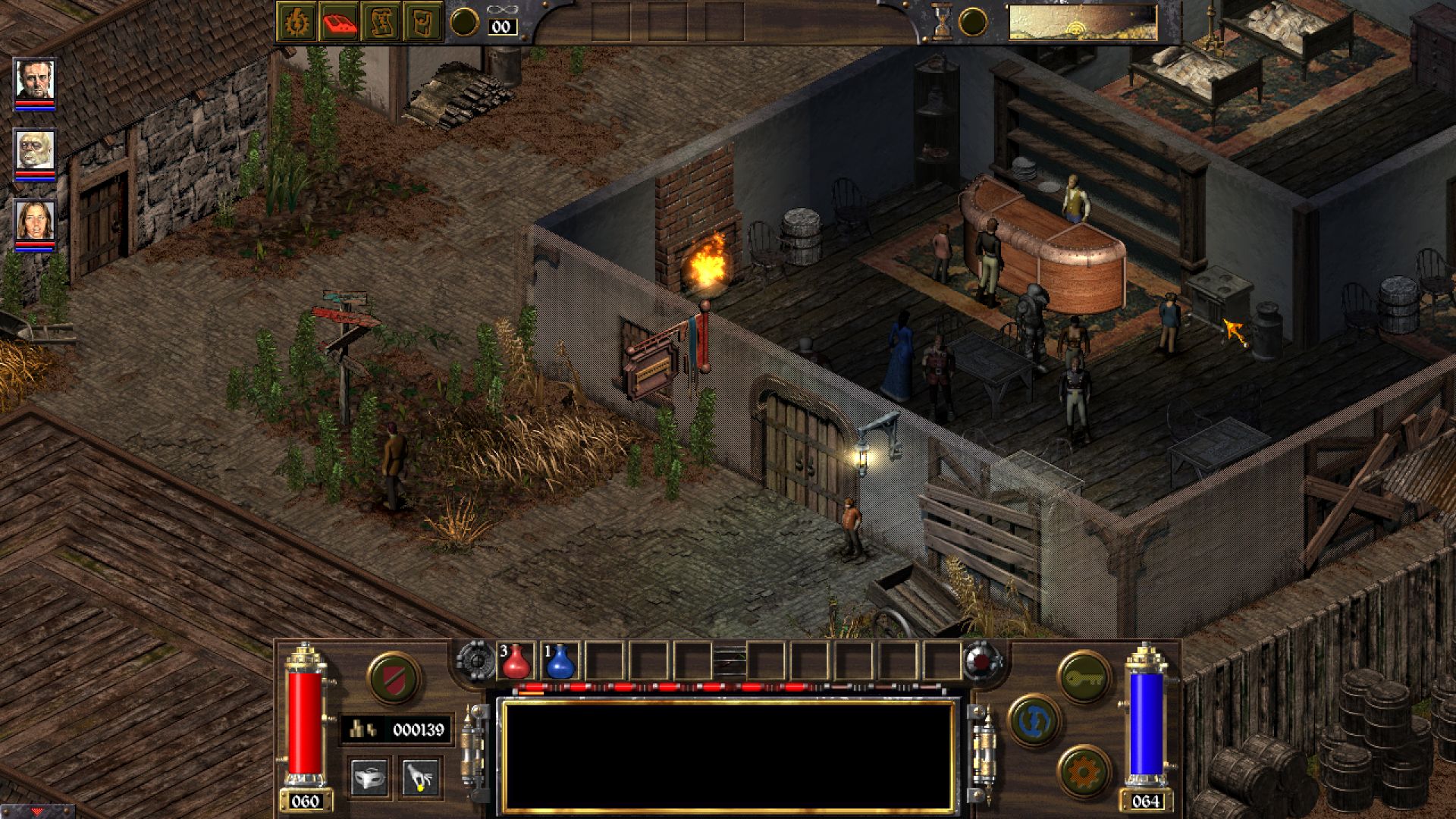Use the blue mana potion slot
The width and height of the screenshot is (1456, 819).
[560, 661]
